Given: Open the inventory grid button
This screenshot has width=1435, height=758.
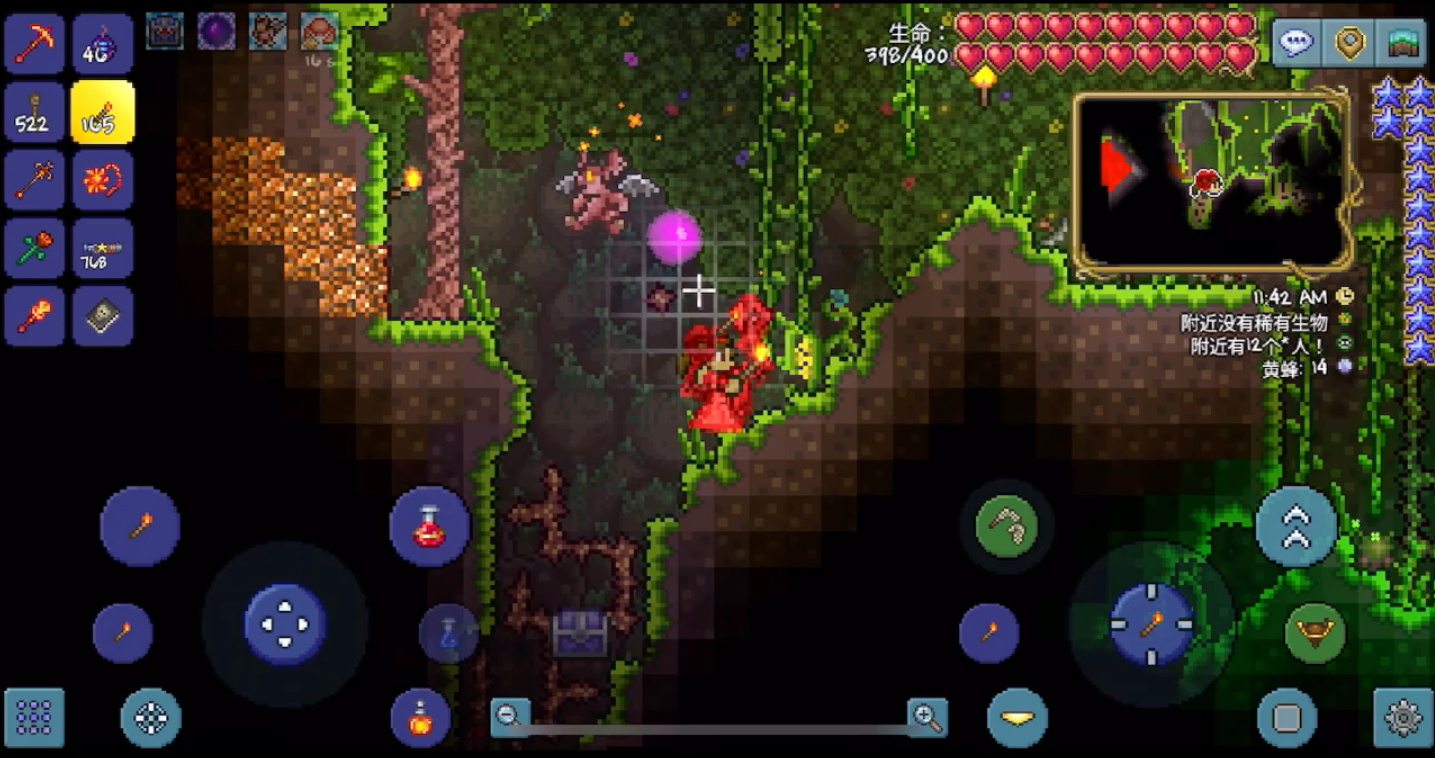Looking at the screenshot, I should (34, 717).
